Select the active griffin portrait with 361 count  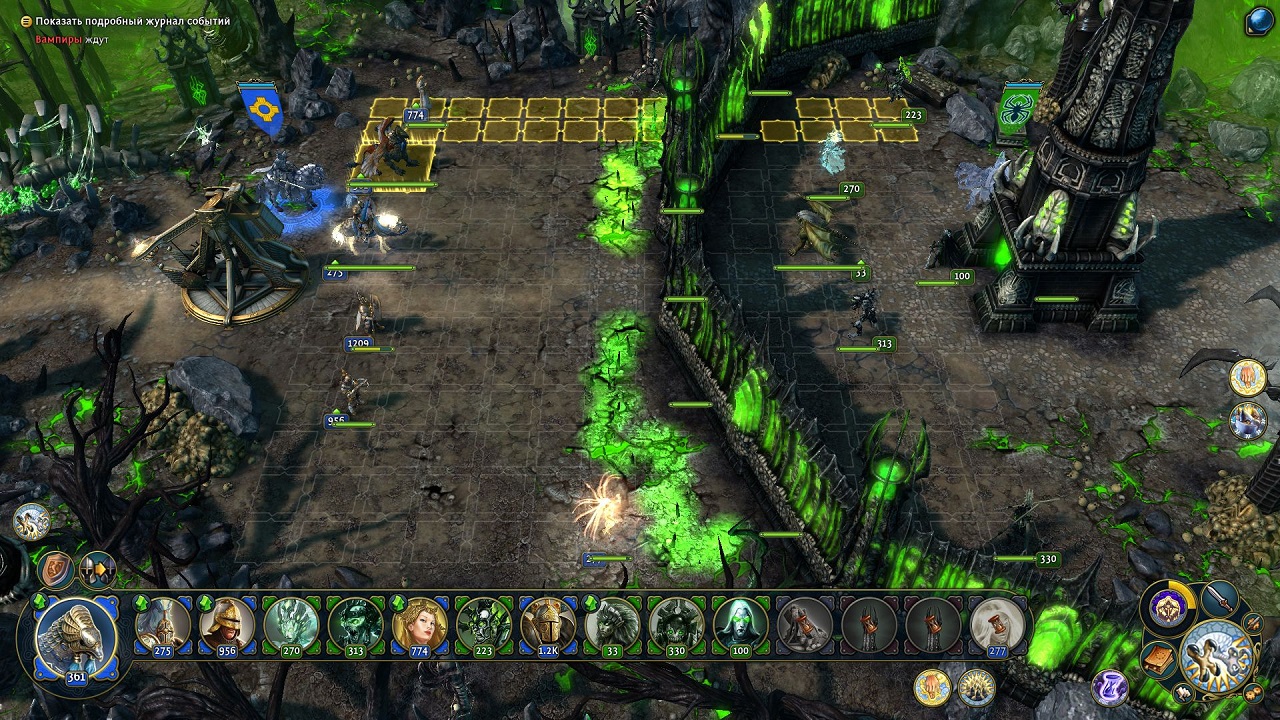[x=76, y=635]
